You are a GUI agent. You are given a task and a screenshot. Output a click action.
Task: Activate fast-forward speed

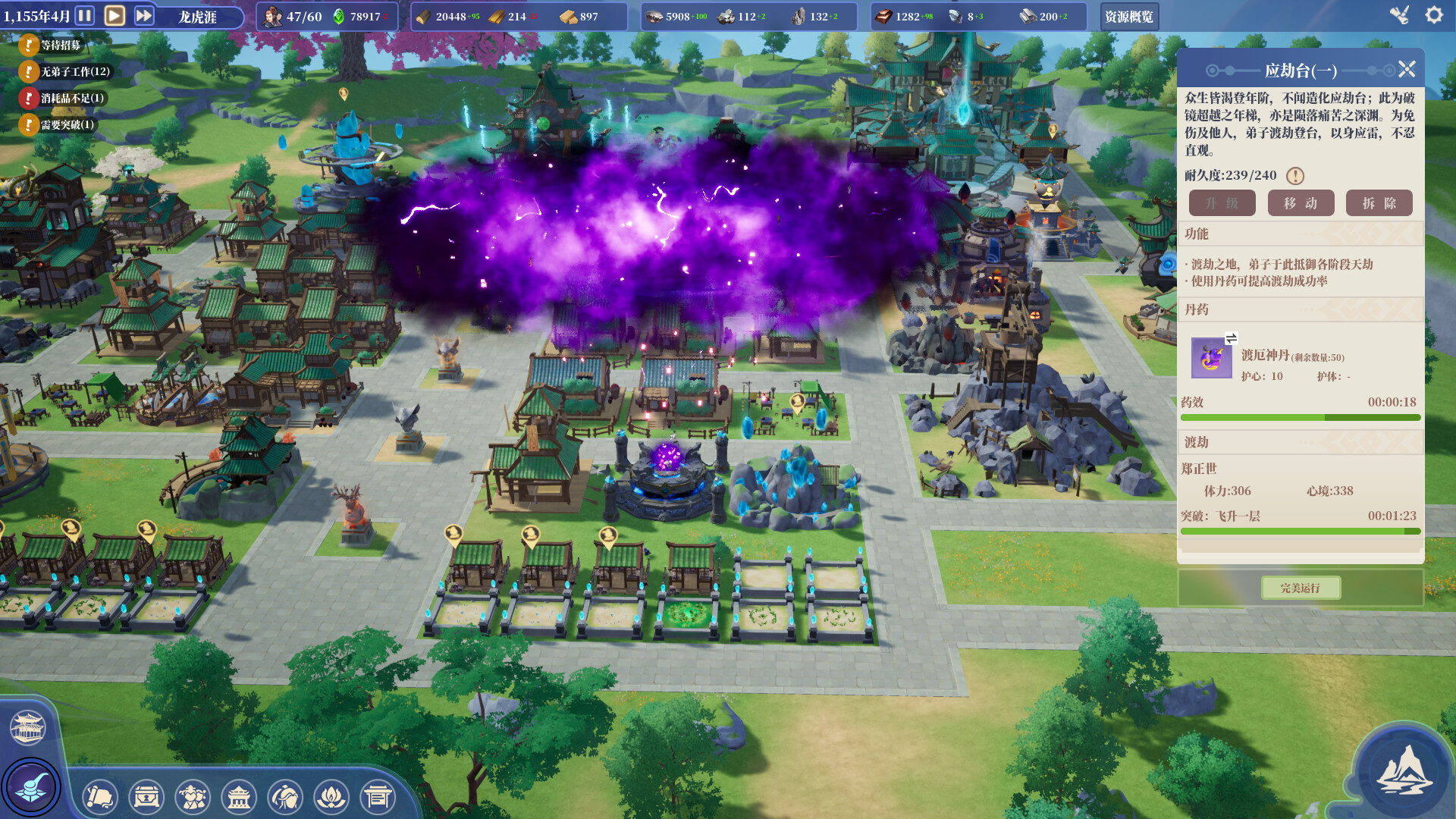(x=144, y=16)
